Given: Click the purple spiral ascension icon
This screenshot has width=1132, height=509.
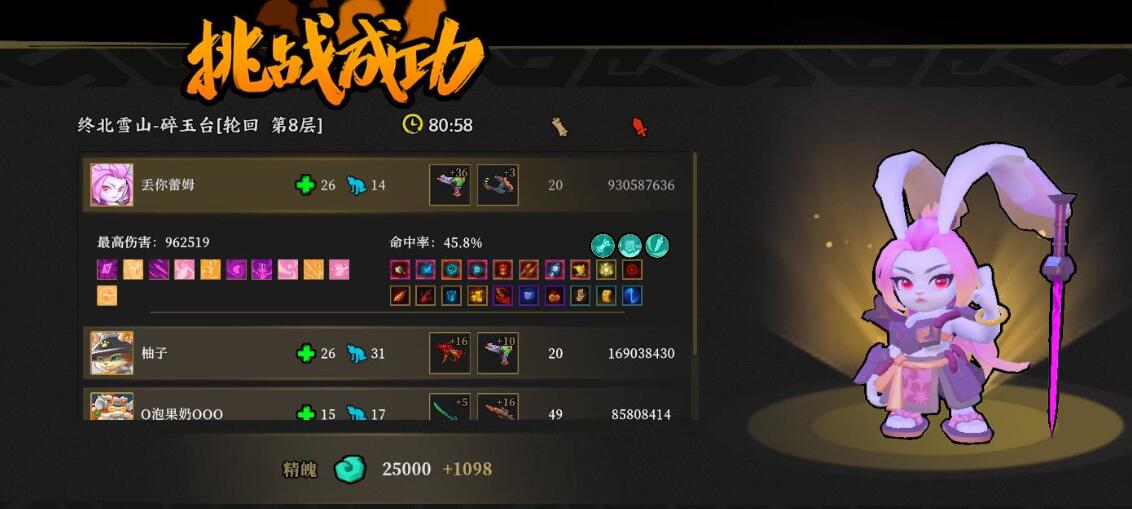Looking at the screenshot, I should [x=237, y=270].
